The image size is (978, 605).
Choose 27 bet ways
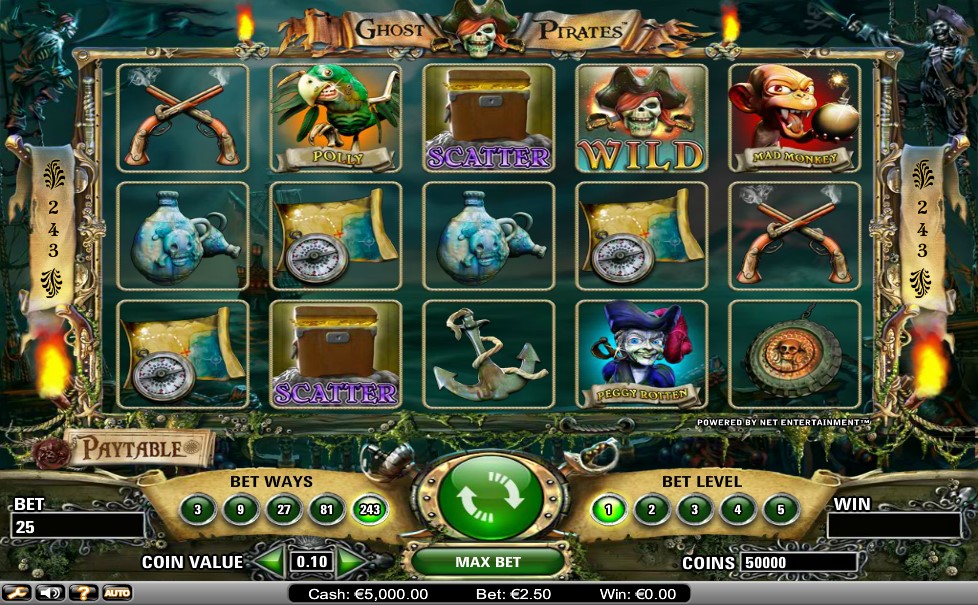[283, 510]
